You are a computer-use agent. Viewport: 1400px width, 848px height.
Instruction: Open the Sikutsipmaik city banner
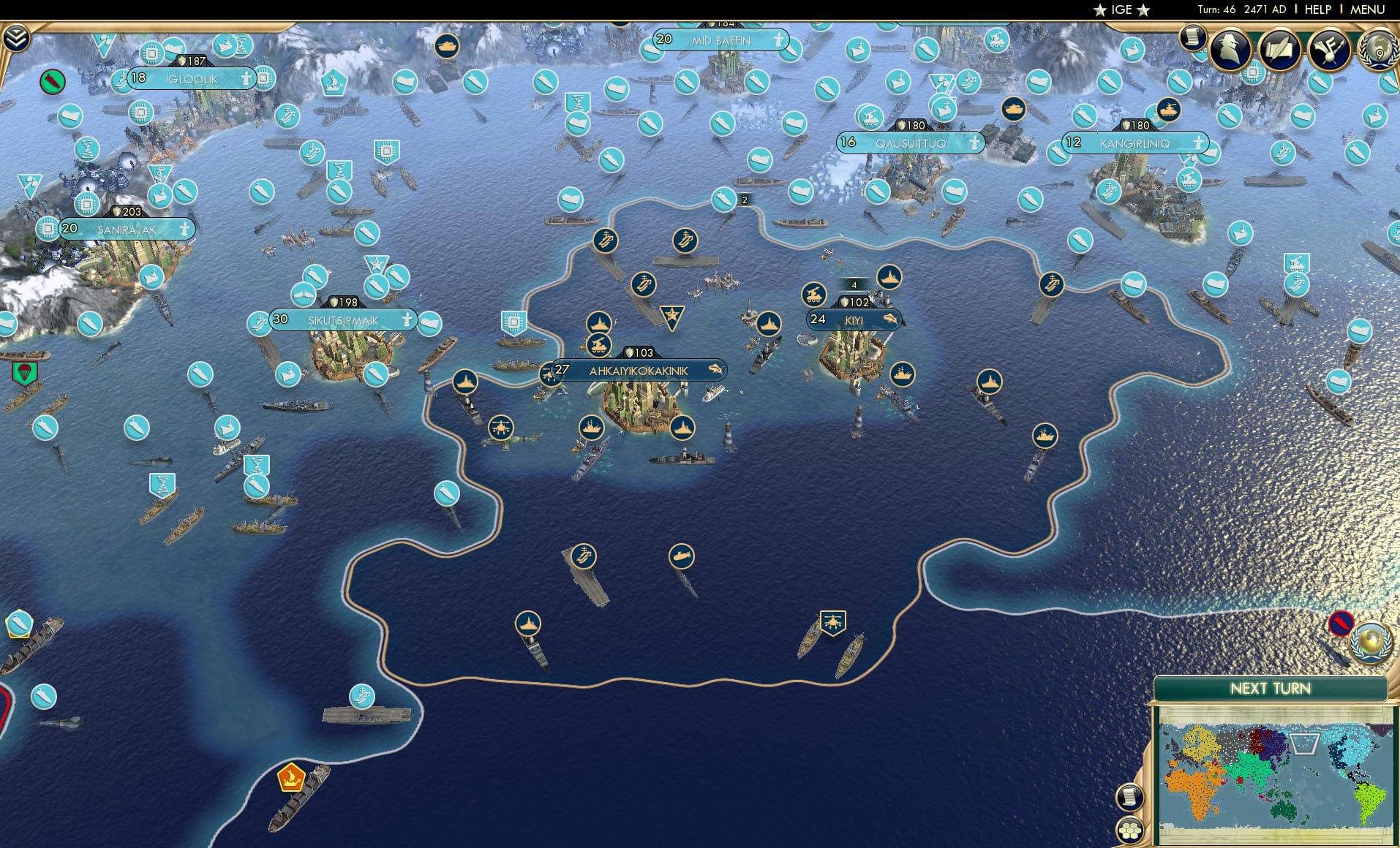pos(344,319)
